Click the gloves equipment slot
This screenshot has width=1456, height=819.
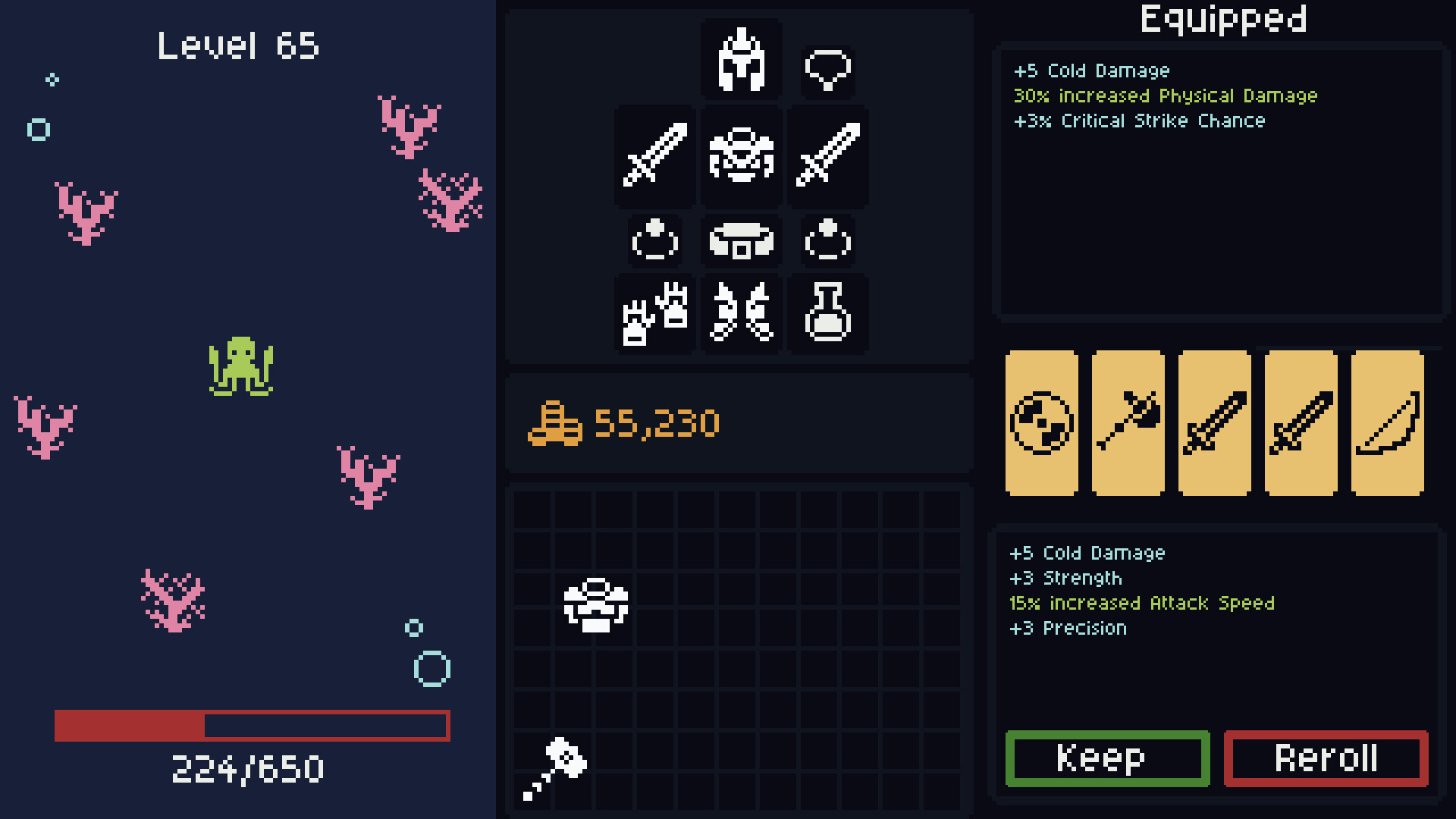tap(654, 315)
